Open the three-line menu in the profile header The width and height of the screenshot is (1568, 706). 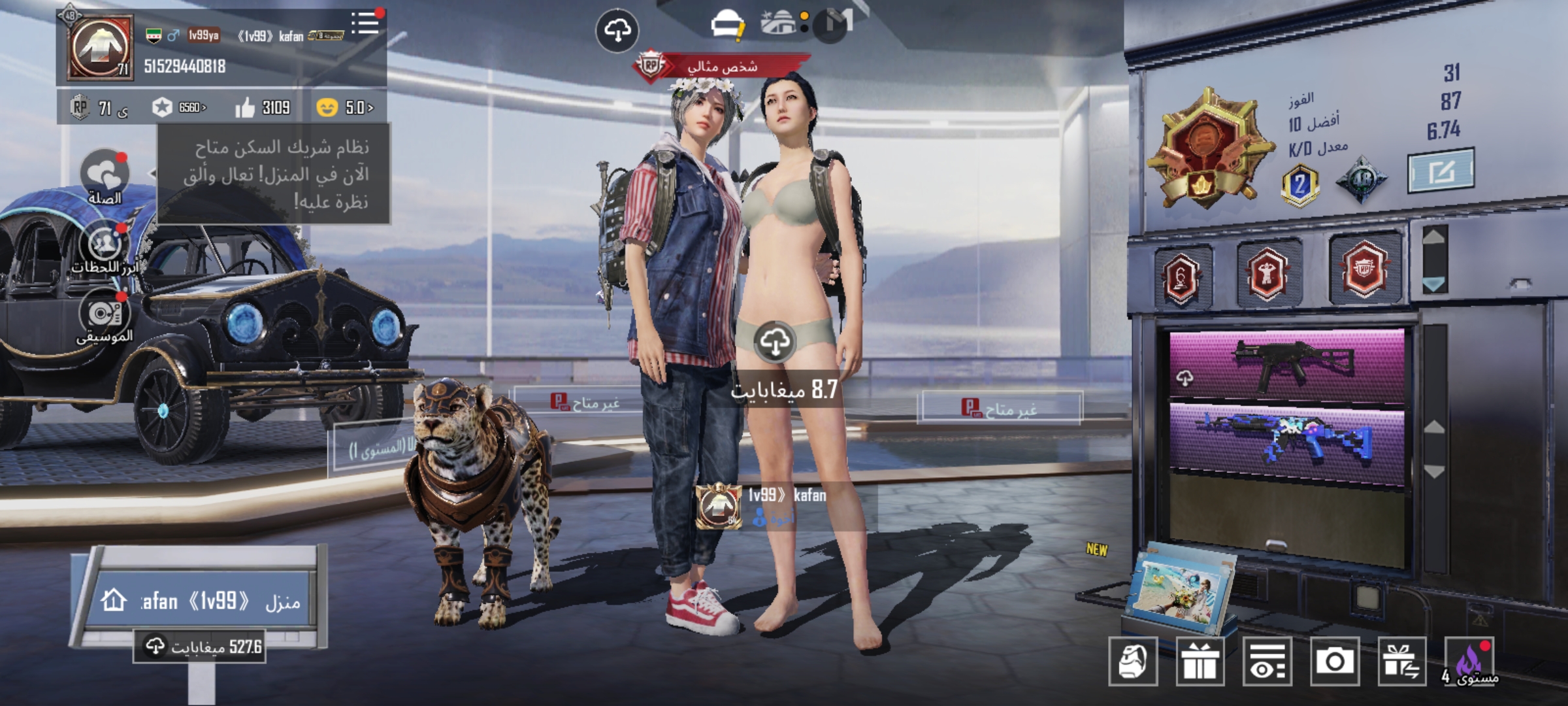coord(365,24)
